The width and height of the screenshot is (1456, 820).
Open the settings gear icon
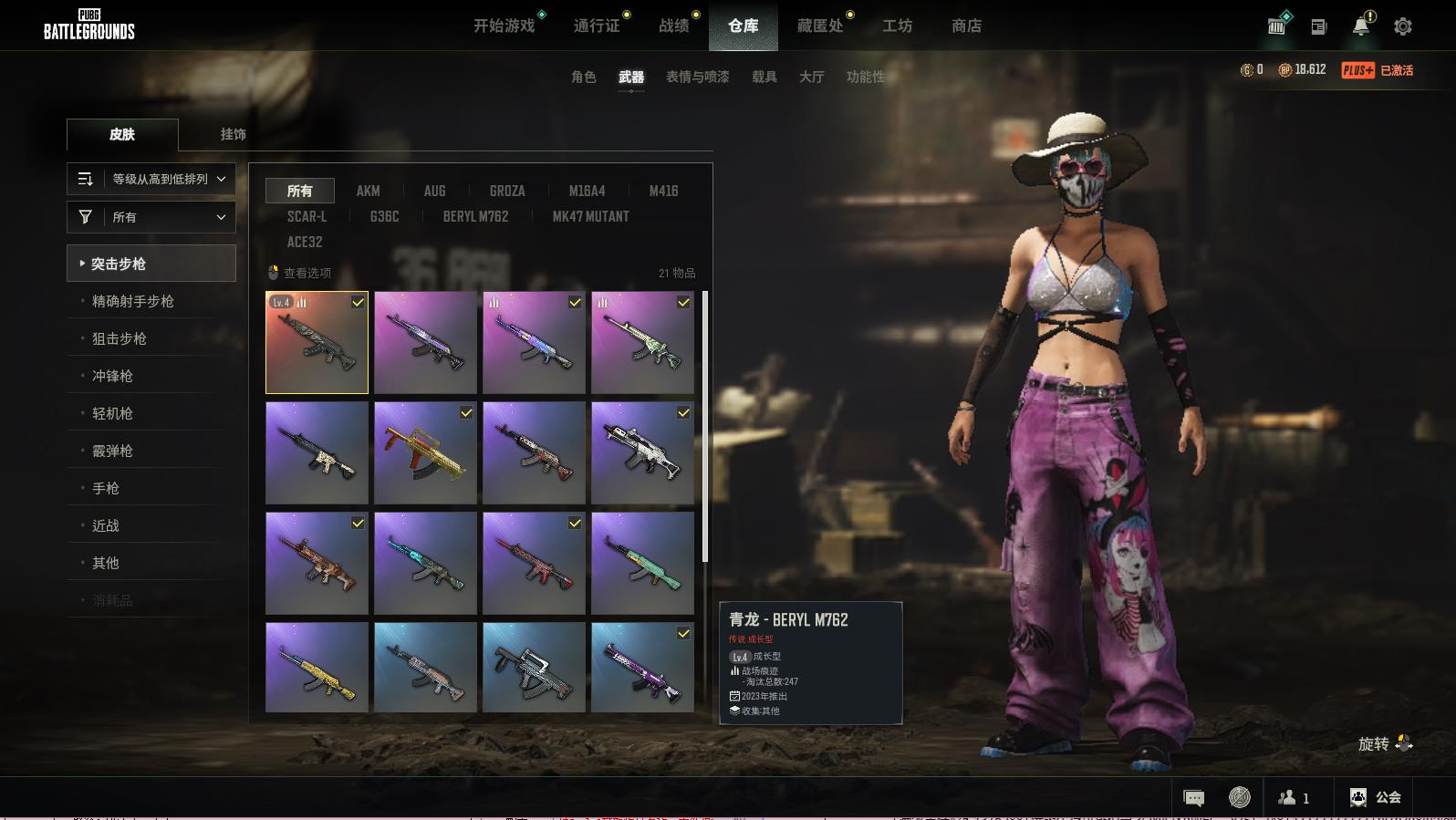pos(1402,26)
